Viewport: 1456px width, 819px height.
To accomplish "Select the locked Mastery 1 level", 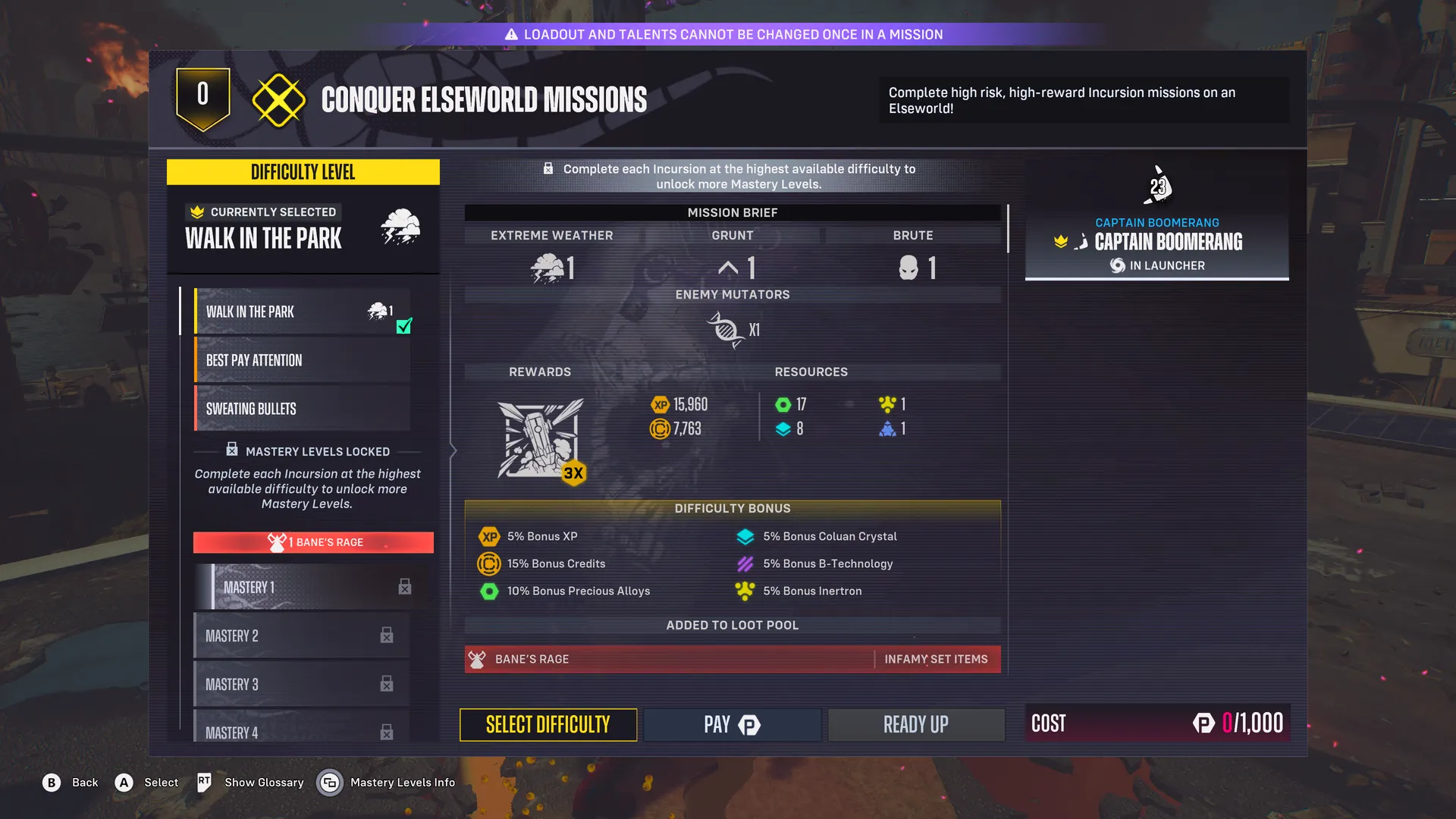I will tap(311, 587).
